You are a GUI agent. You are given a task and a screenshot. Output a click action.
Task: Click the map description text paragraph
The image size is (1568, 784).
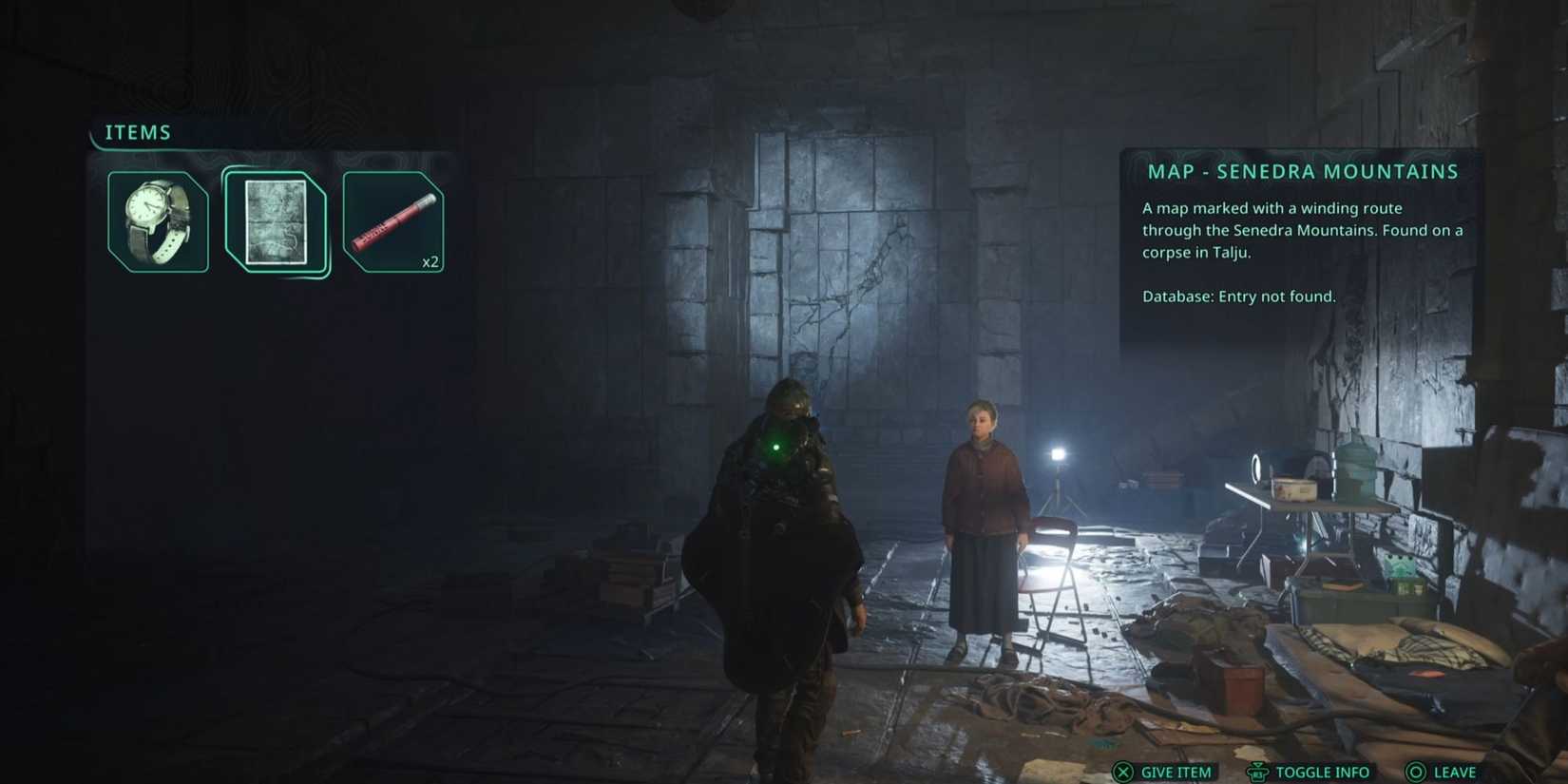click(x=1302, y=230)
